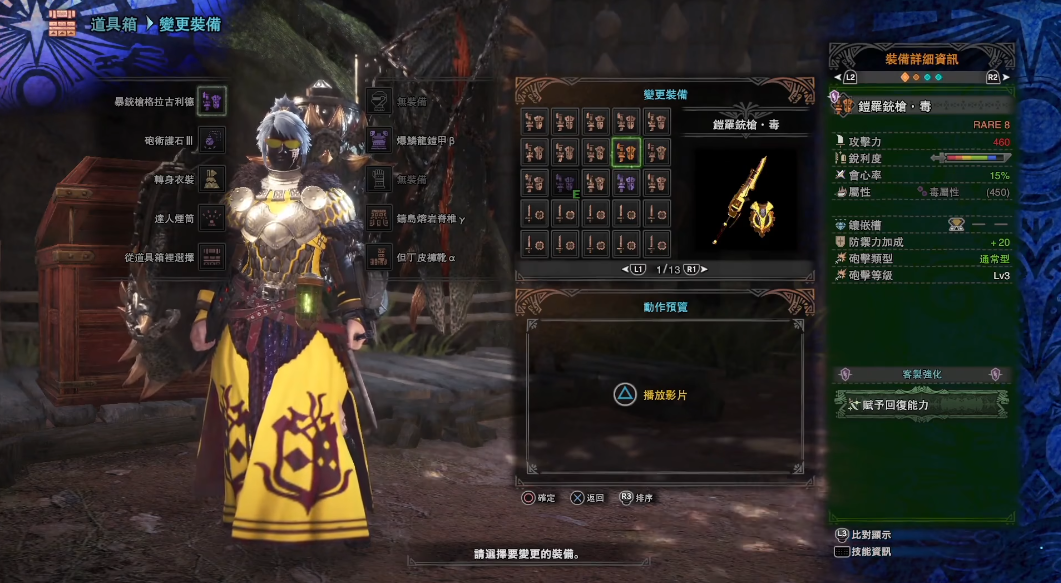The width and height of the screenshot is (1061, 583).
Task: Switch detail info page right arrow
Action: point(1005,77)
